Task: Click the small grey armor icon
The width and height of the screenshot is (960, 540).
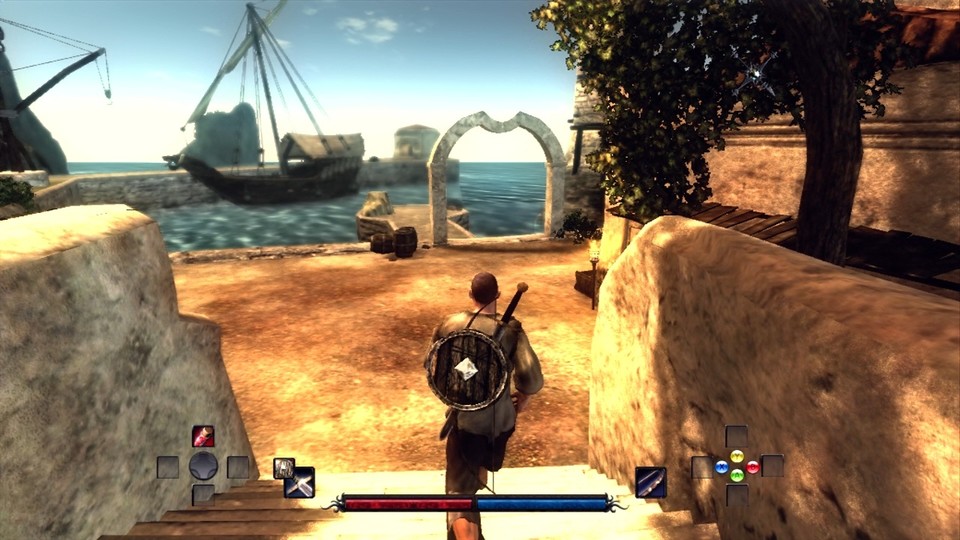Action: pos(283,467)
